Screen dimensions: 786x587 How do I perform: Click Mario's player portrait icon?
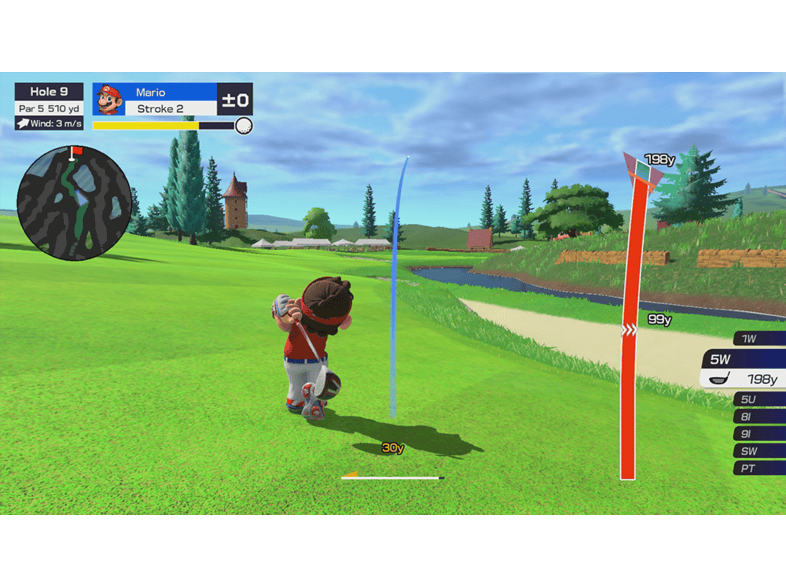[x=108, y=99]
